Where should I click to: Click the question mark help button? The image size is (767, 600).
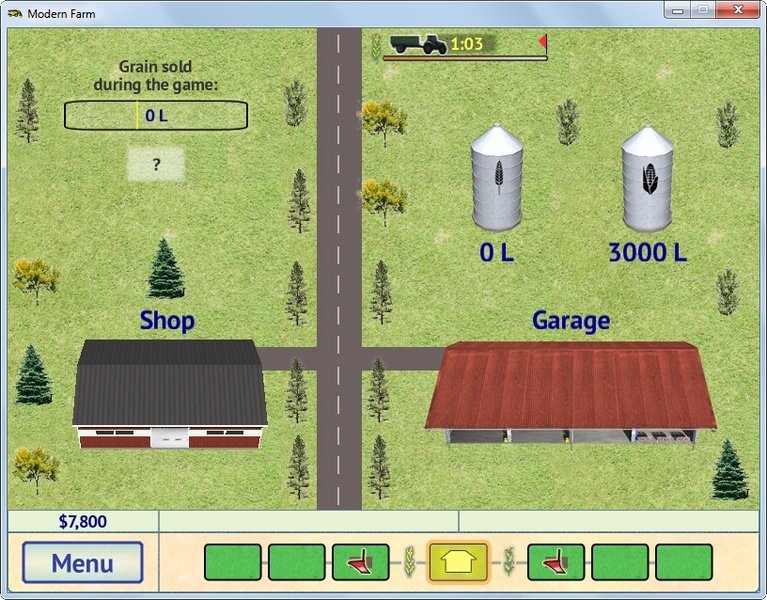(x=156, y=165)
